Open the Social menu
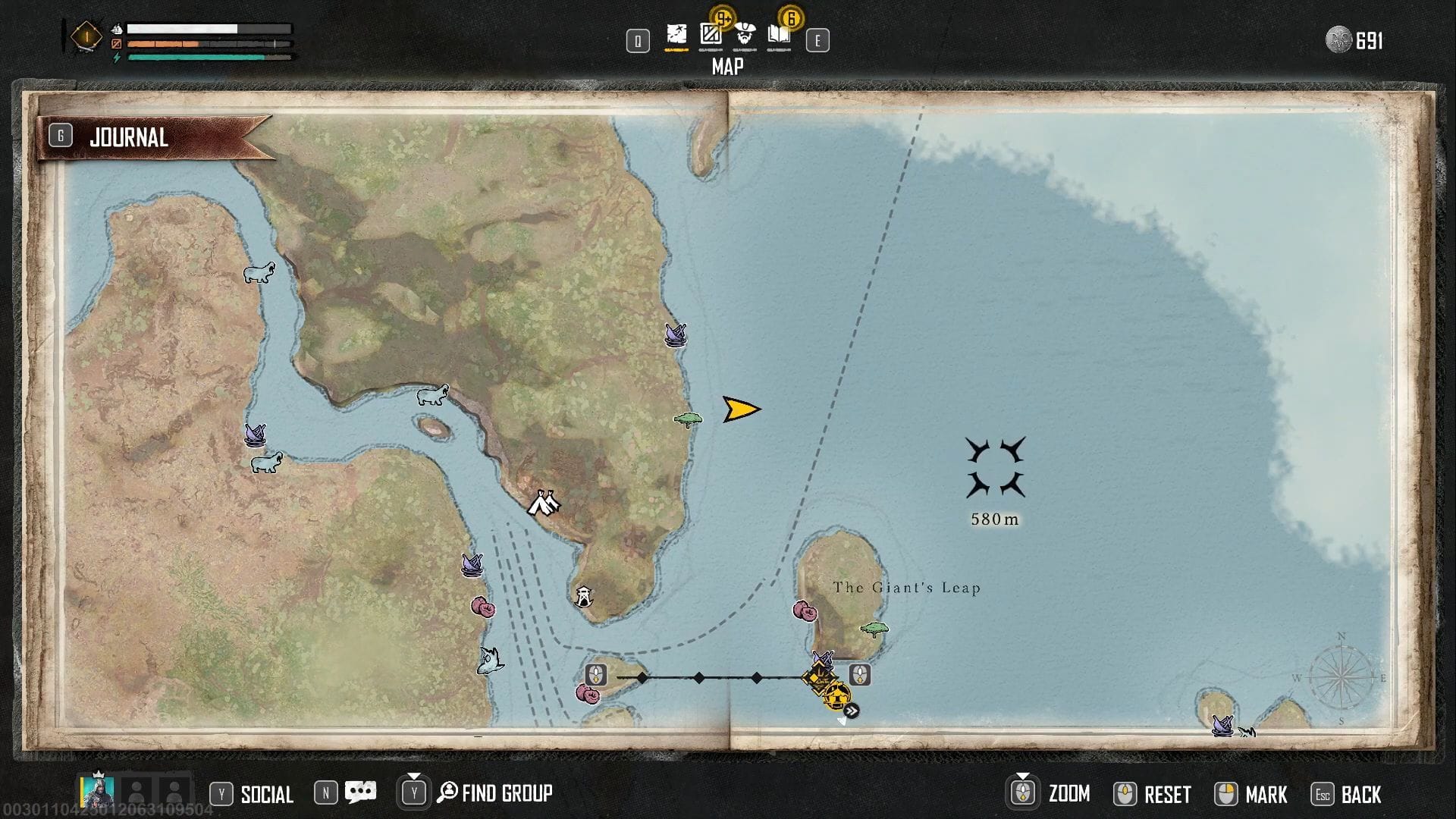Viewport: 1456px width, 819px height. (x=266, y=794)
